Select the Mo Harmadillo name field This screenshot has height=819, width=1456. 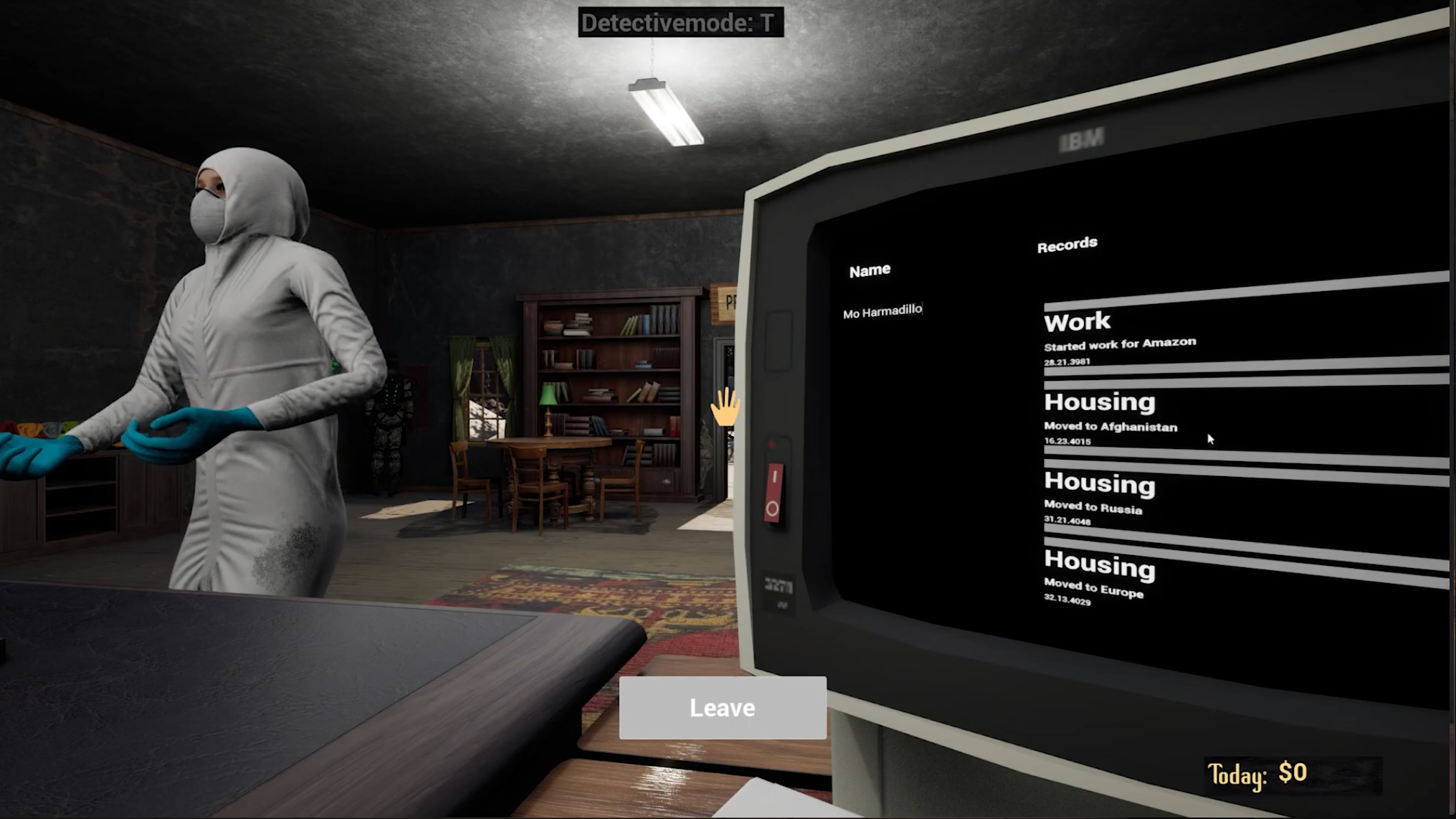coord(882,311)
